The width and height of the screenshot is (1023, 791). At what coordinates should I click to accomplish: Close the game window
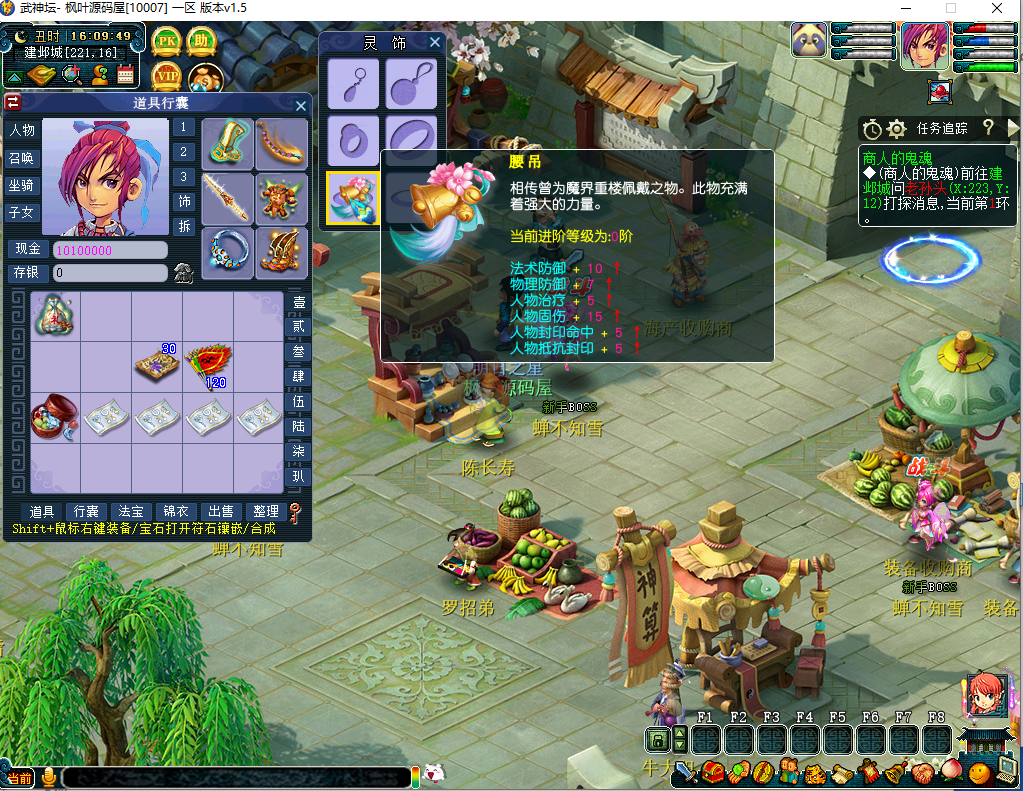tap(997, 9)
